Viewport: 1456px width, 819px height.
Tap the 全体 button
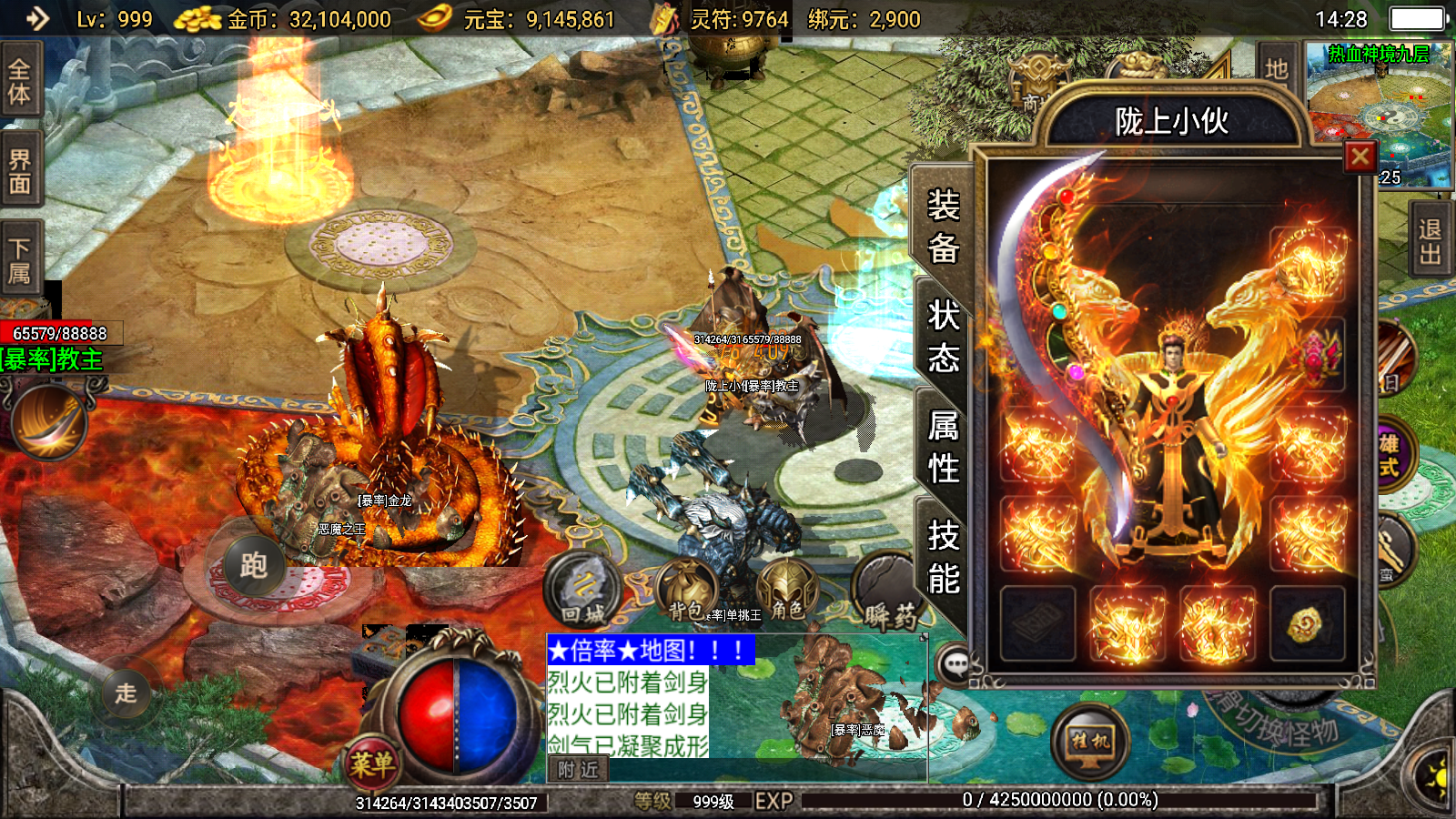point(19,81)
